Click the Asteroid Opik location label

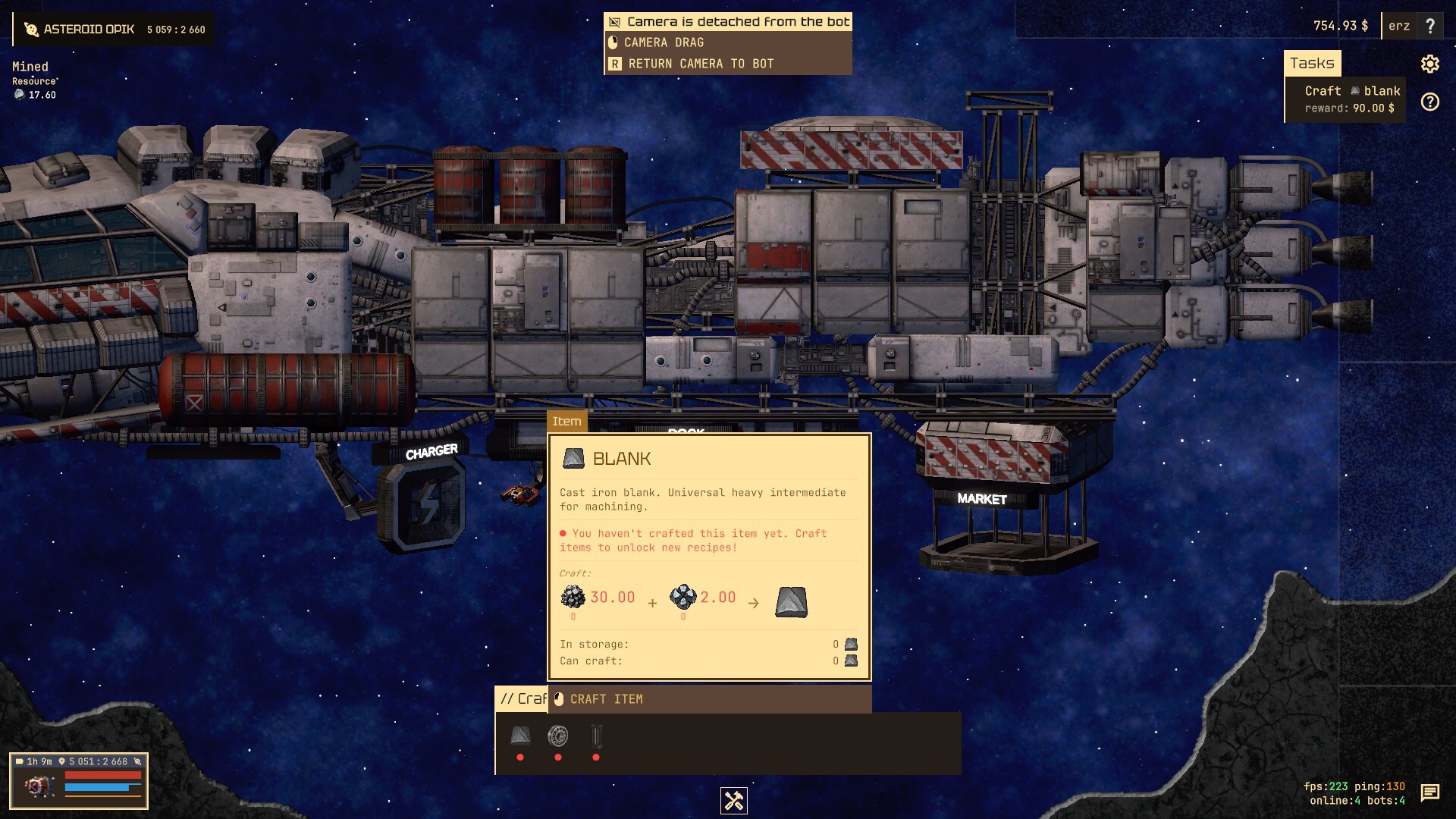pyautogui.click(x=89, y=30)
